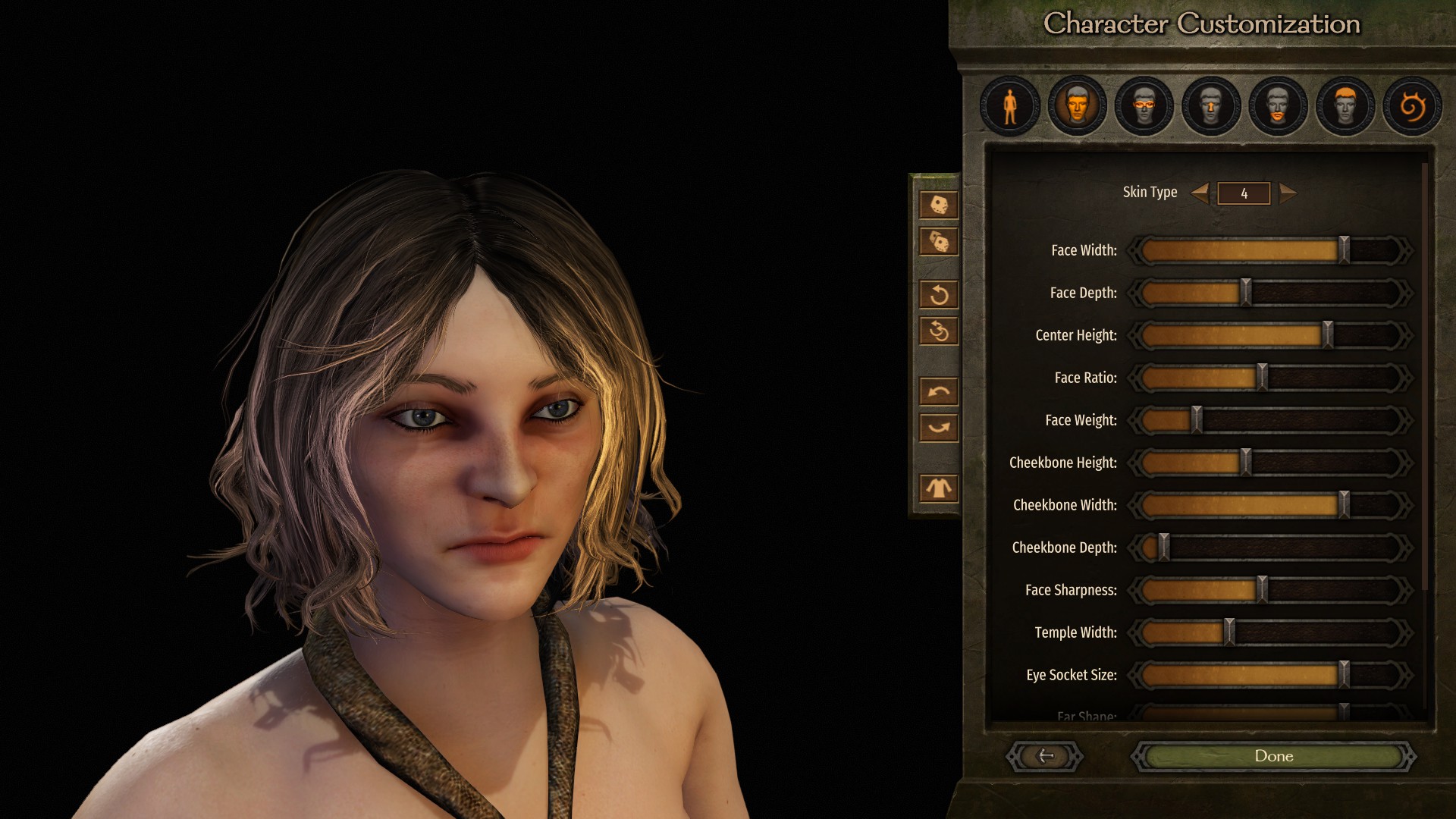The image size is (1456, 819).
Task: Toggle clothing with the tunic button
Action: click(x=939, y=488)
